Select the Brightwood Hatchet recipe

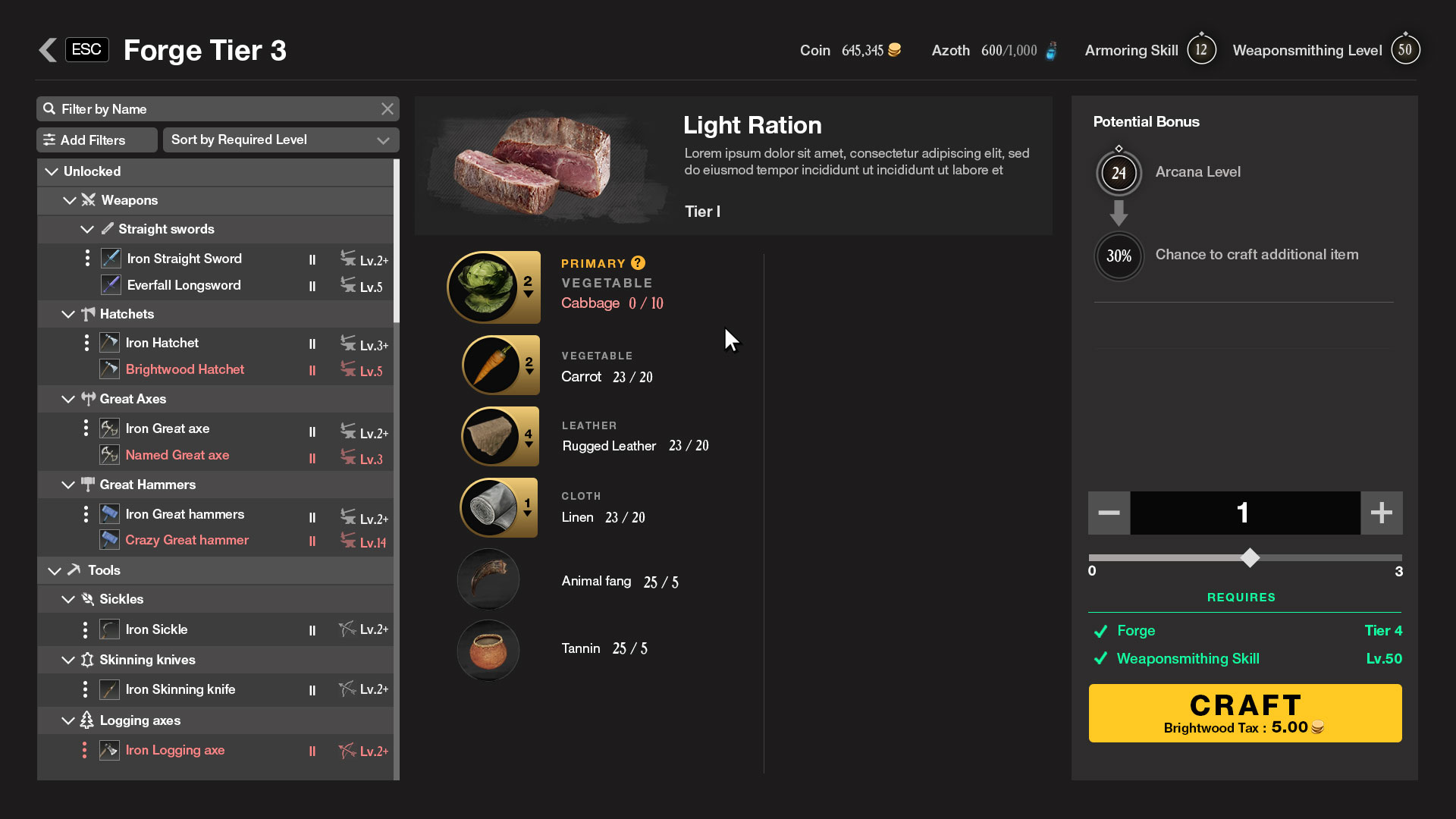[185, 369]
